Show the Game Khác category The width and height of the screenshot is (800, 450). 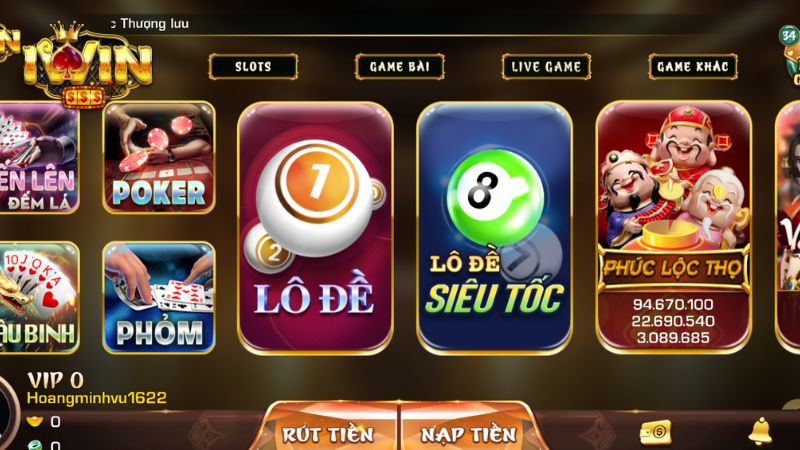tap(692, 67)
